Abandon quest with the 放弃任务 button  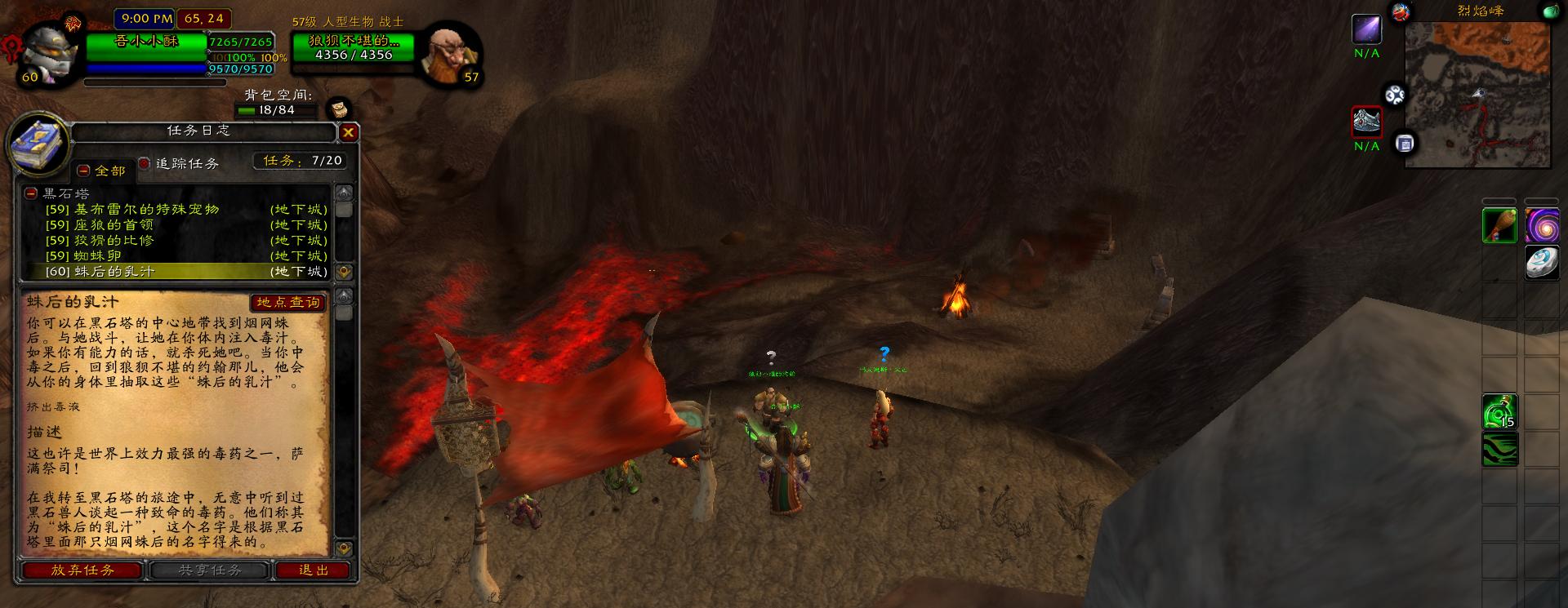[82, 570]
